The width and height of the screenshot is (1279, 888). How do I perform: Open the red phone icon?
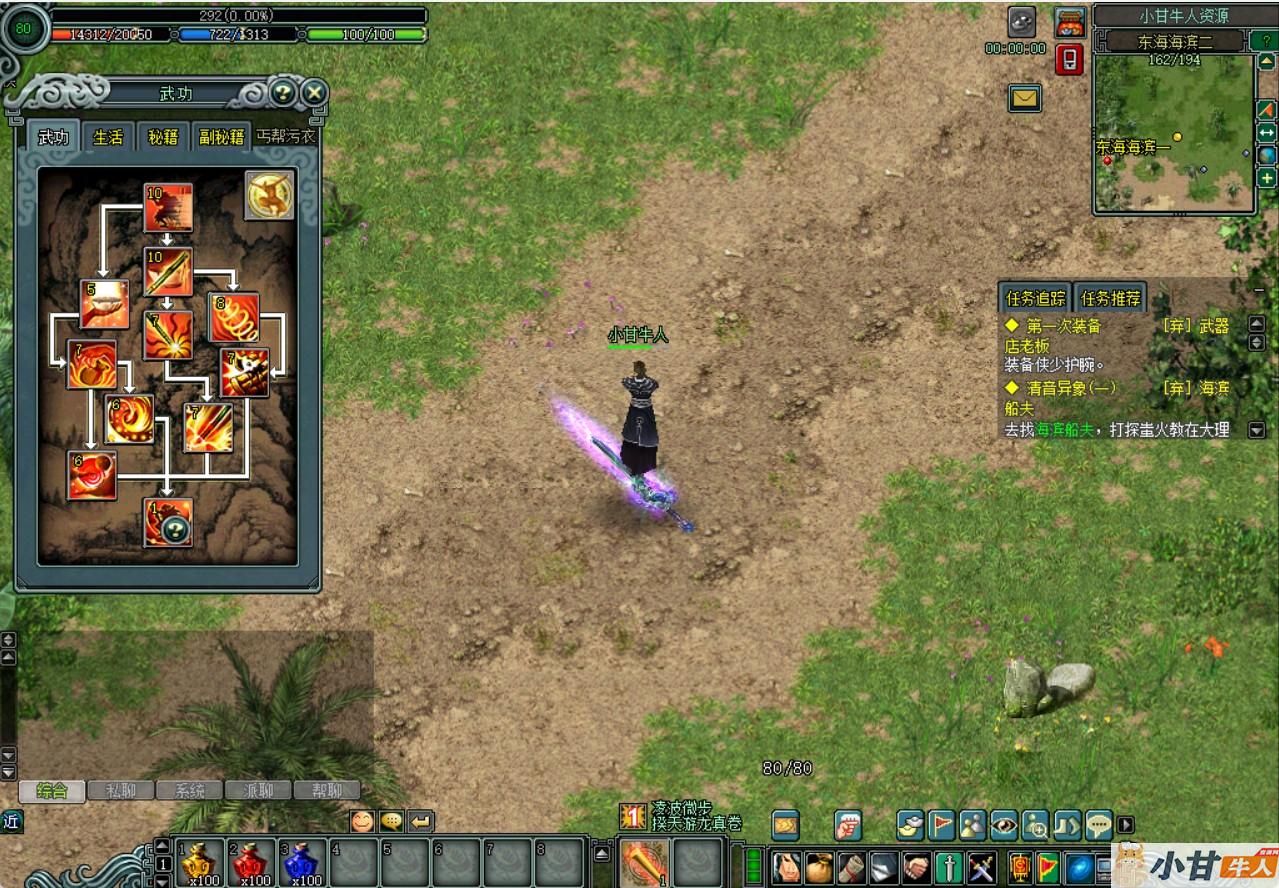coord(1069,60)
